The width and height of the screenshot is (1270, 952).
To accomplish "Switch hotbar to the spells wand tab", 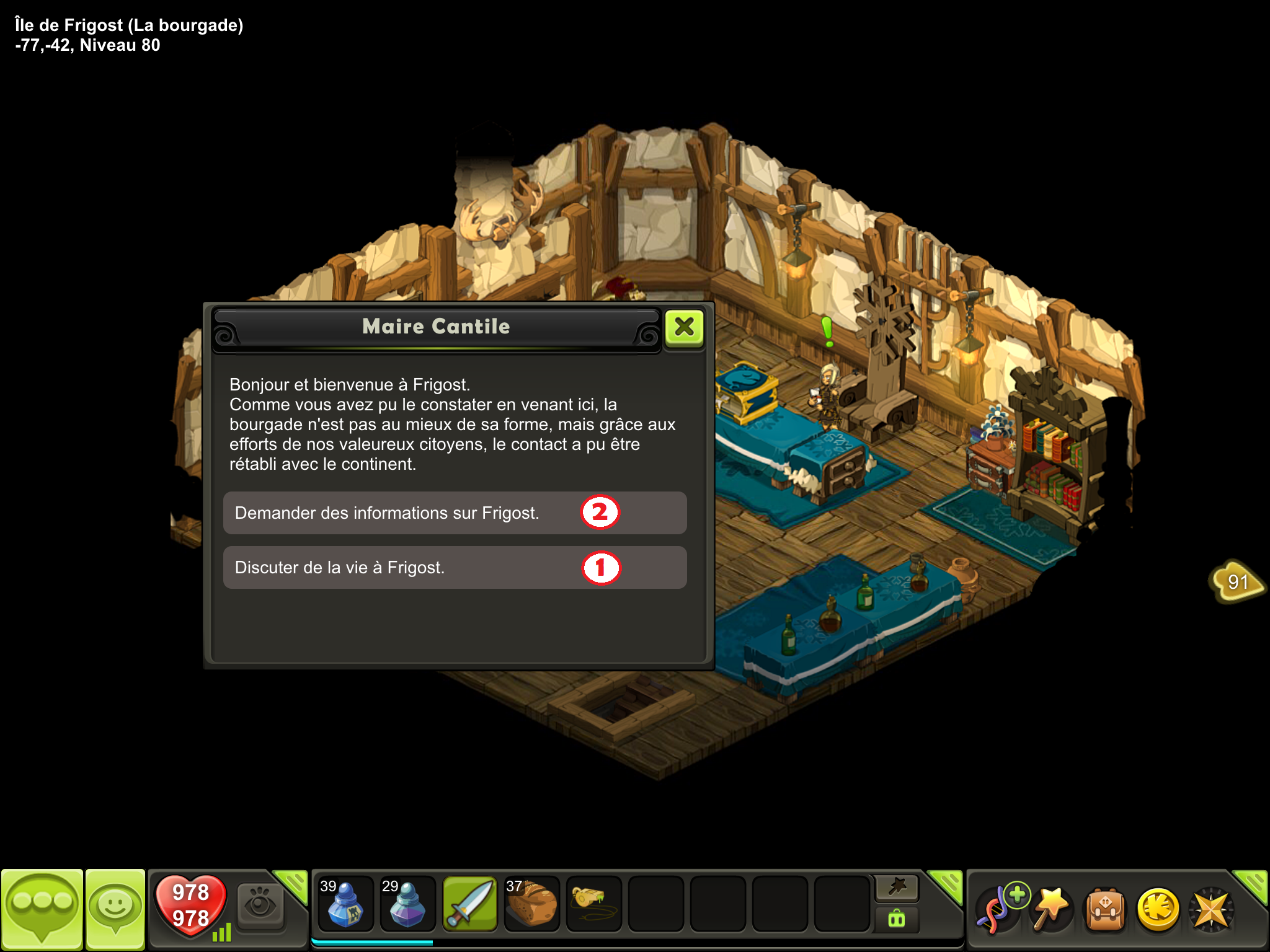I will click(x=897, y=888).
